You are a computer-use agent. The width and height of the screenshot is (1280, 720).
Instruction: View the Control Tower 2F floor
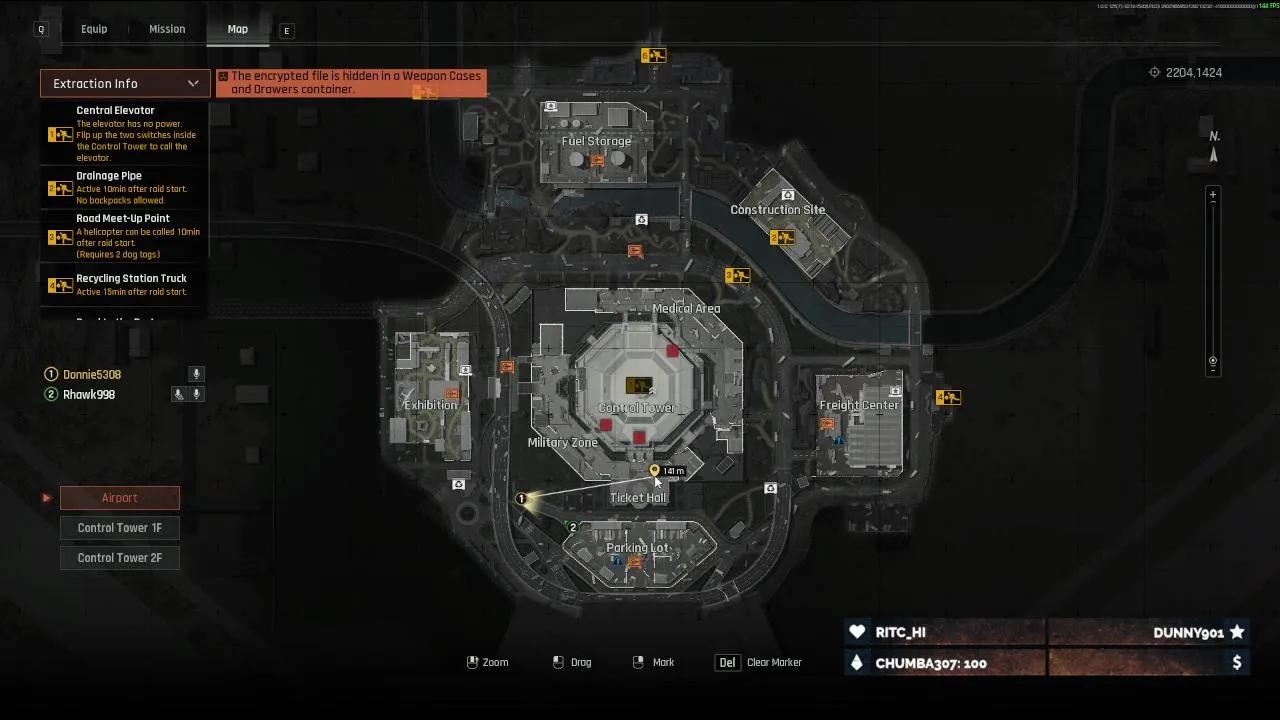point(120,558)
